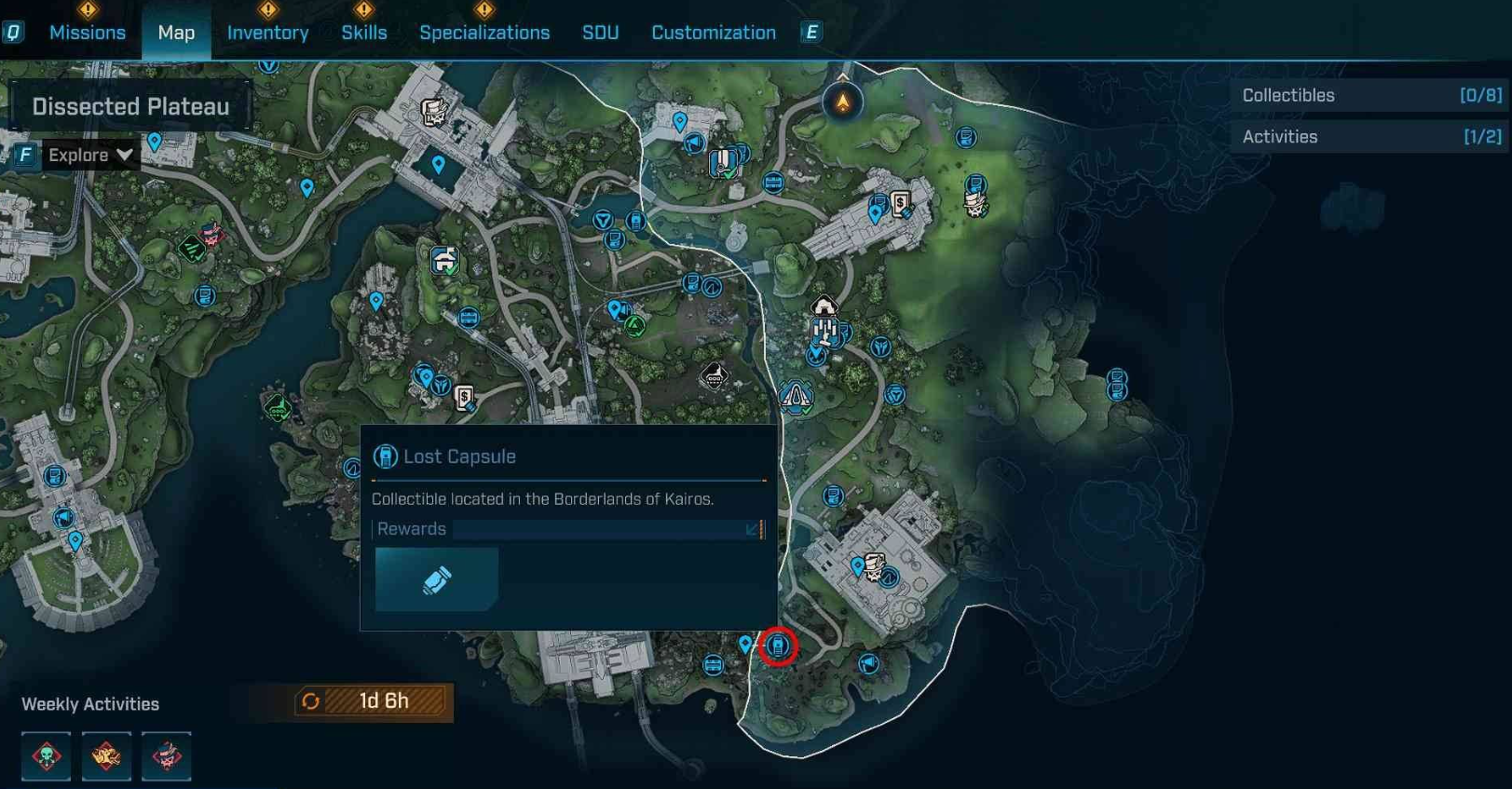Open the rightmost red weekly activity icon

point(166,755)
